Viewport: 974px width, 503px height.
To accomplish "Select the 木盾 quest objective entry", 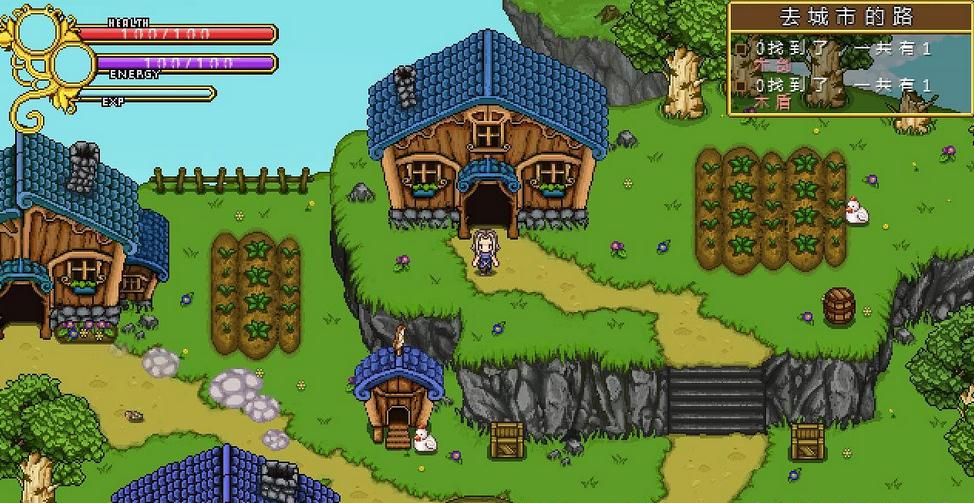I will 773,101.
